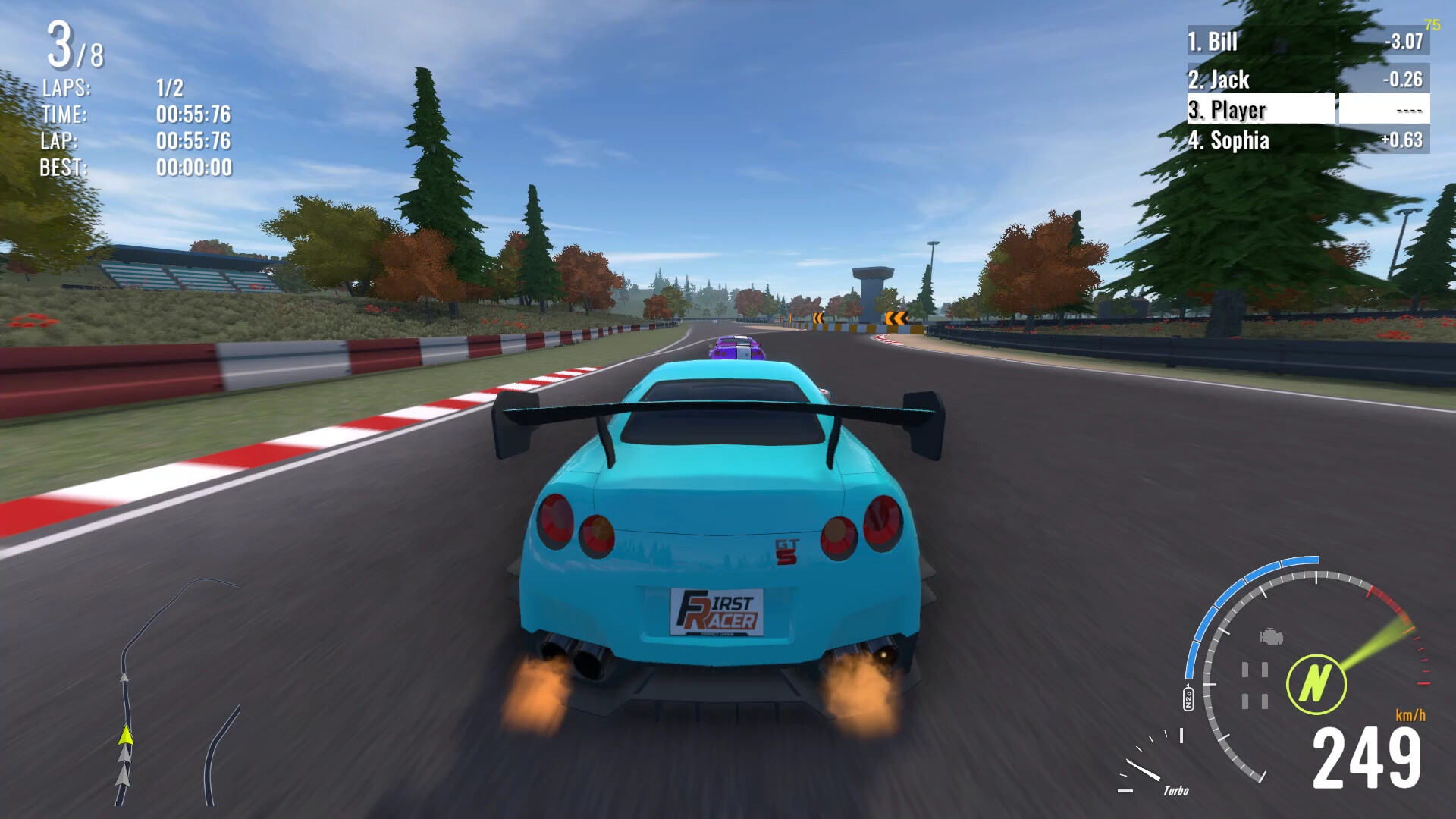Select the TIME 00:55:76 readout
1456x819 pixels.
tap(193, 115)
